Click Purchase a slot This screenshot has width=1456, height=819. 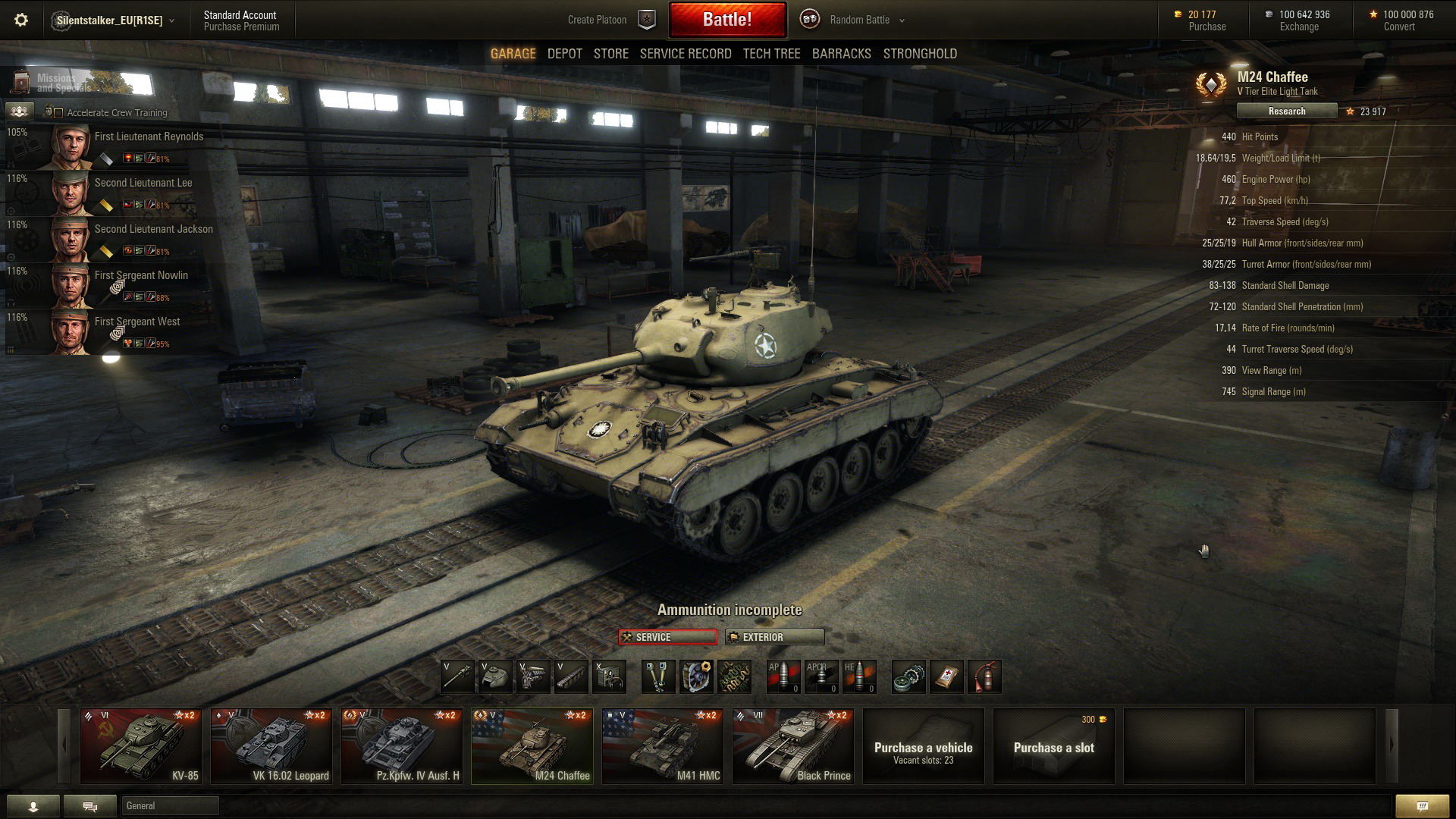1053,747
